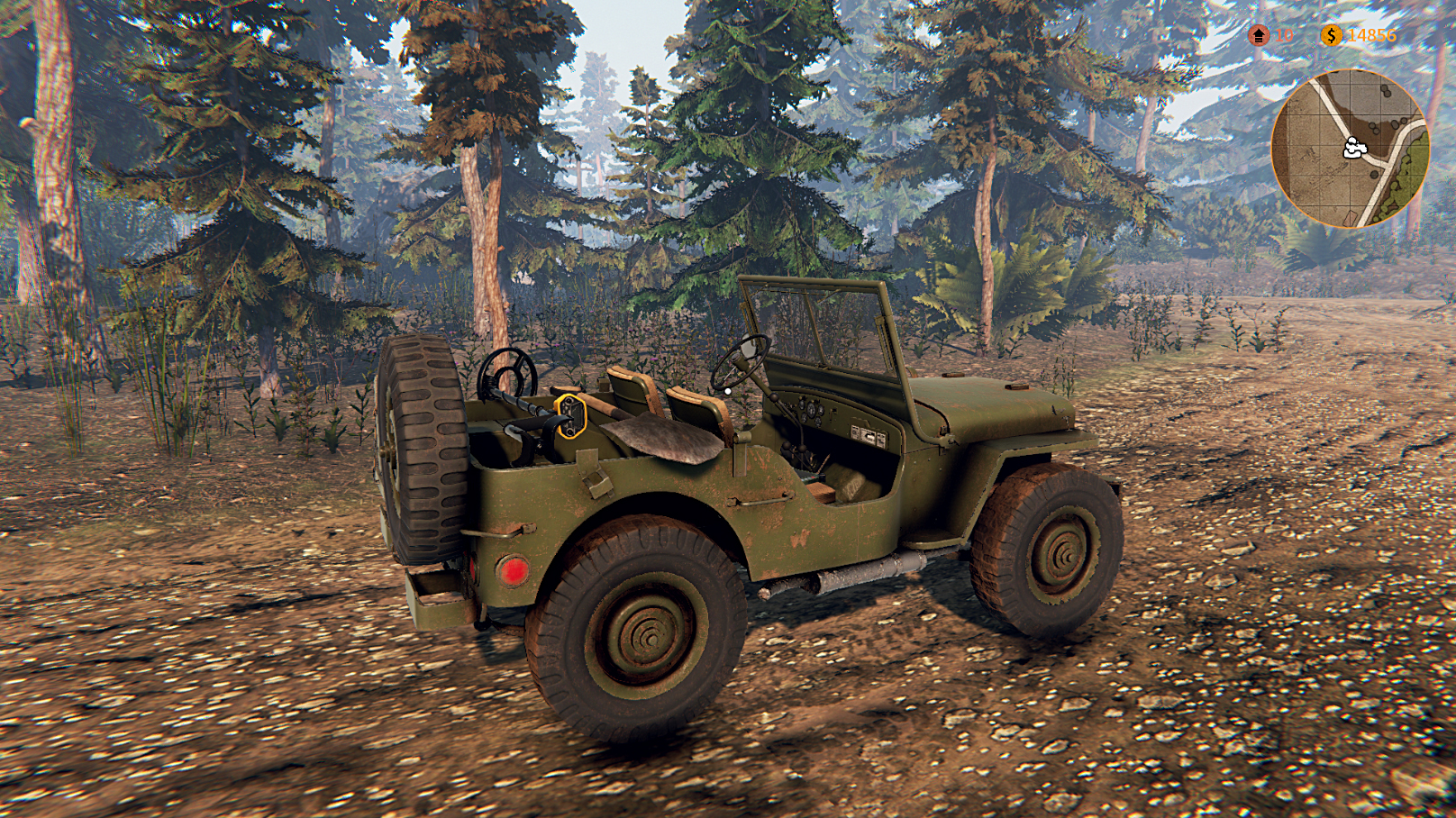
Task: Click the money counter showing 14856
Action: click(x=1372, y=34)
